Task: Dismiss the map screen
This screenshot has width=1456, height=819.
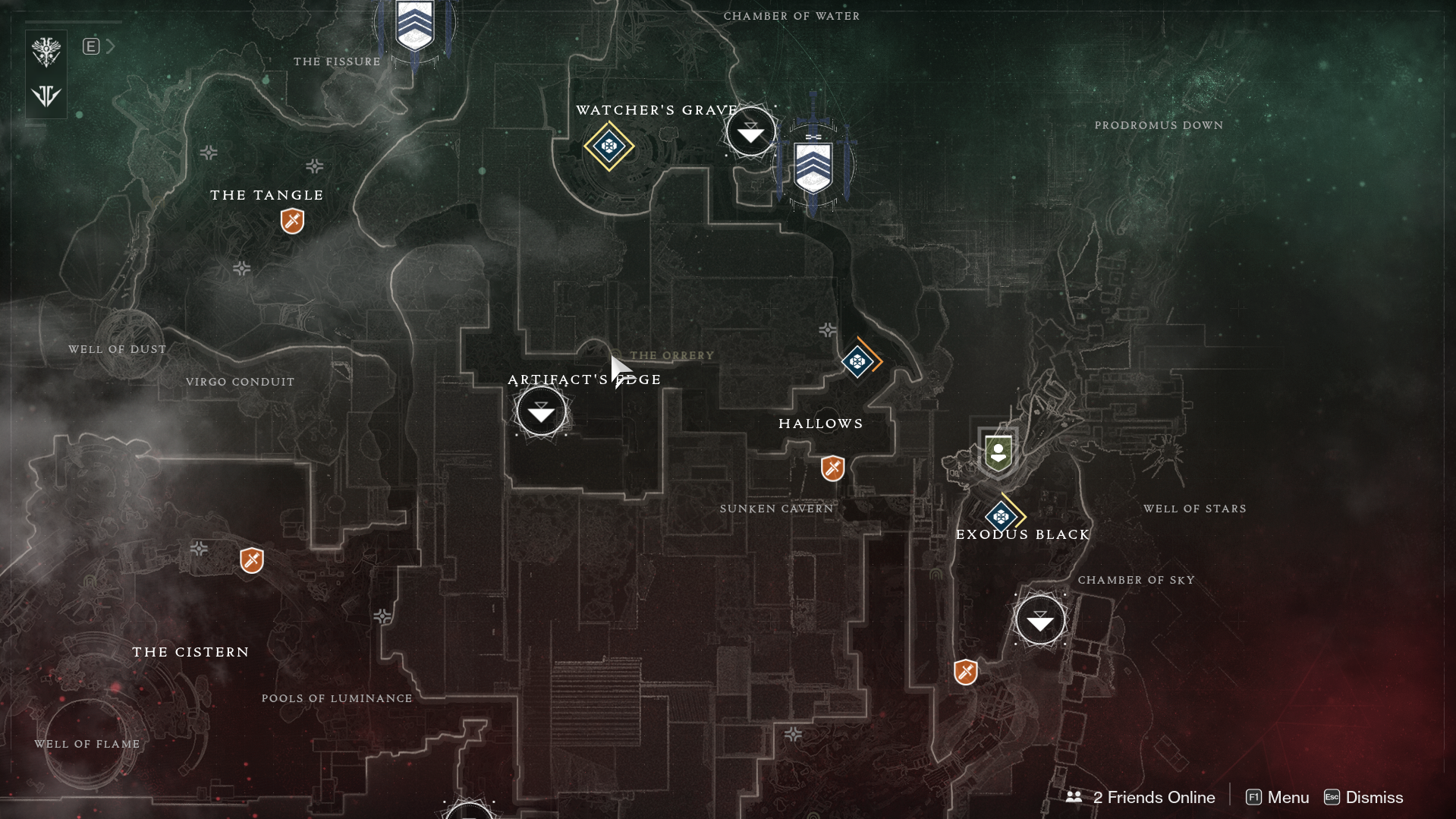Action: tap(1363, 797)
